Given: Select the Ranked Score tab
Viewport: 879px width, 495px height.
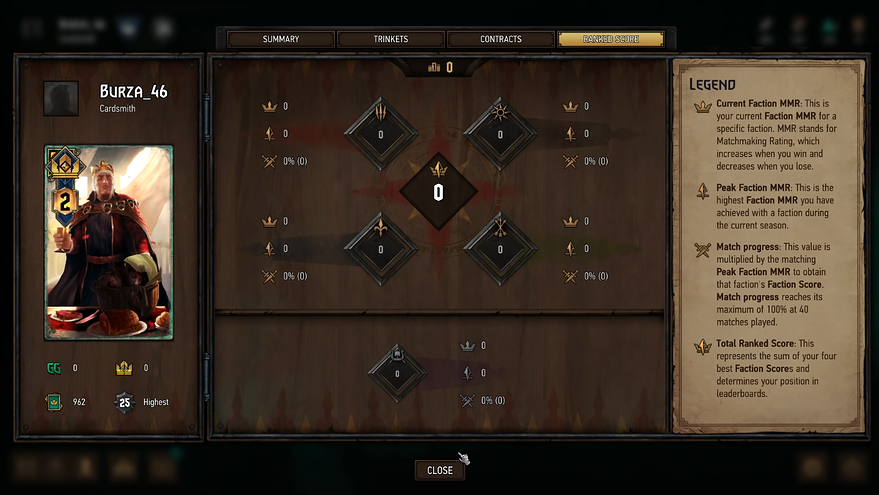Looking at the screenshot, I should click(610, 39).
